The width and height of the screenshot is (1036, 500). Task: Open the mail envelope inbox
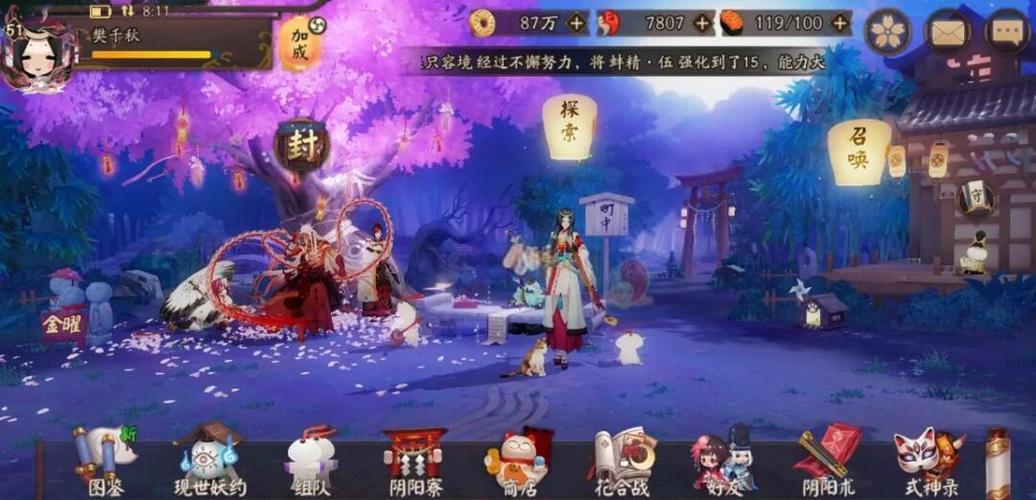tap(947, 32)
